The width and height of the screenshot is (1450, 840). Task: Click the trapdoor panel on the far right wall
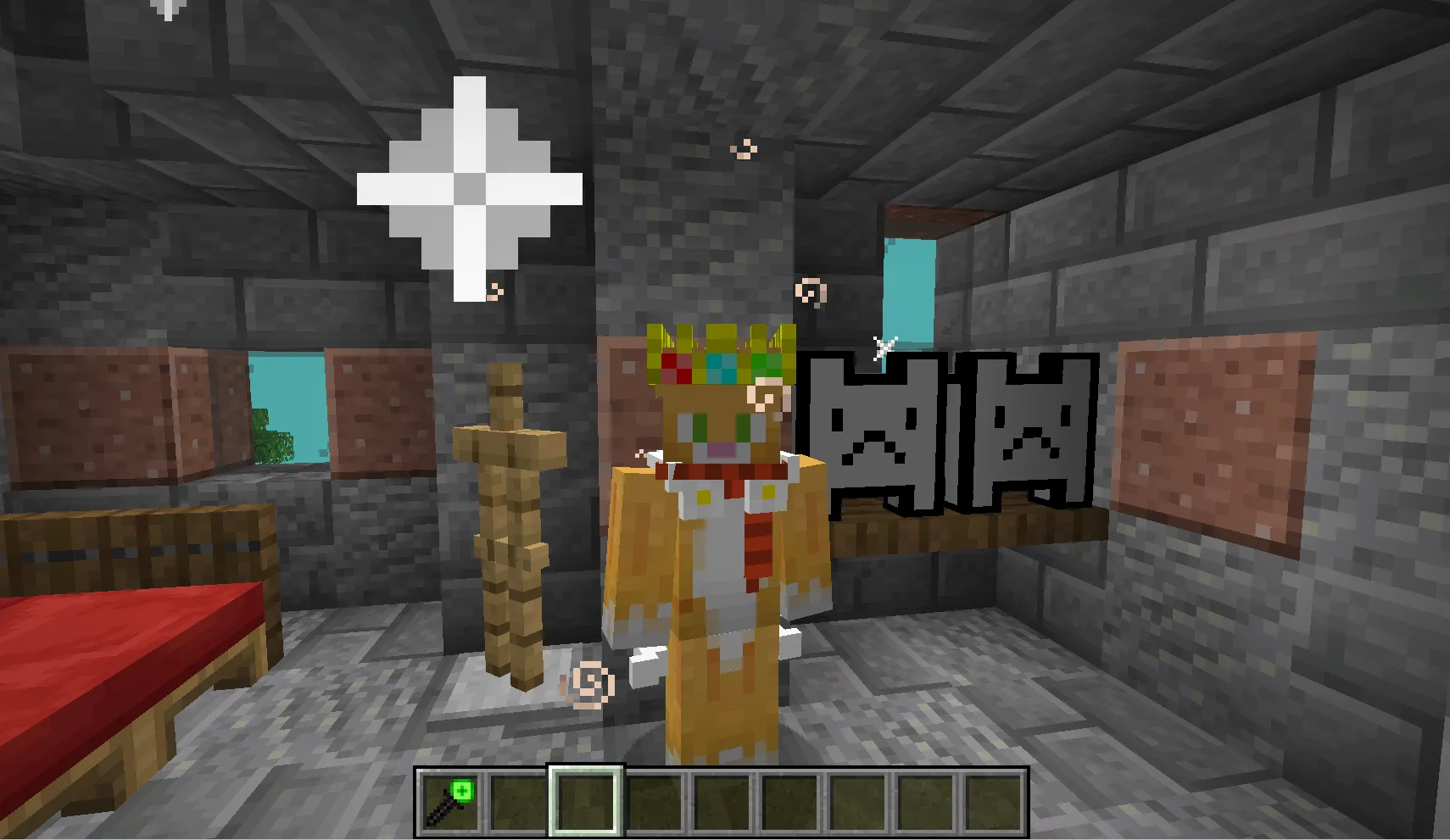[x=1213, y=432]
